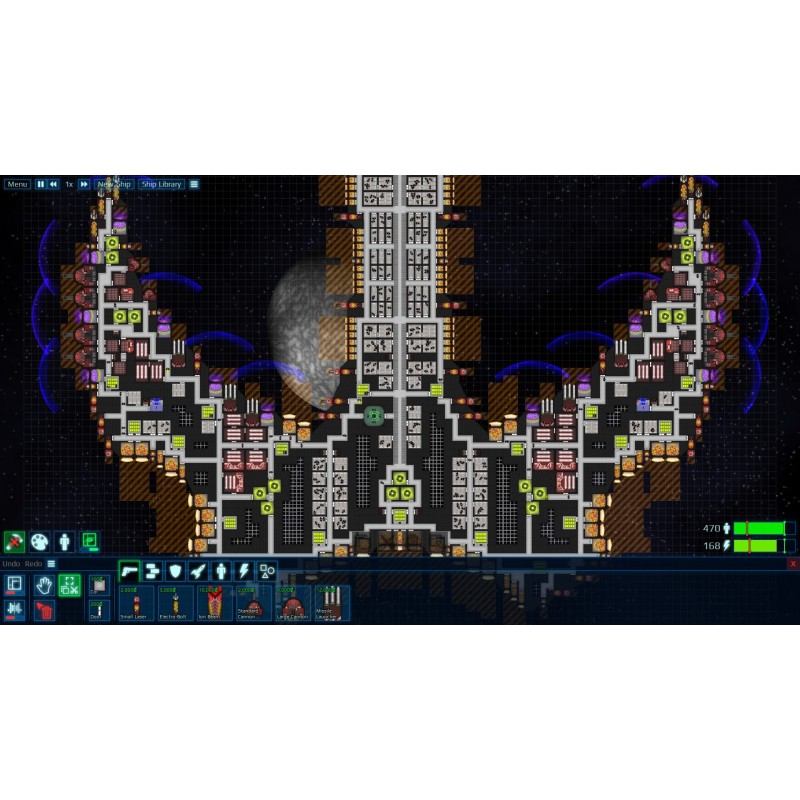
Task: Show the rocket thrusters category
Action: click(x=198, y=571)
